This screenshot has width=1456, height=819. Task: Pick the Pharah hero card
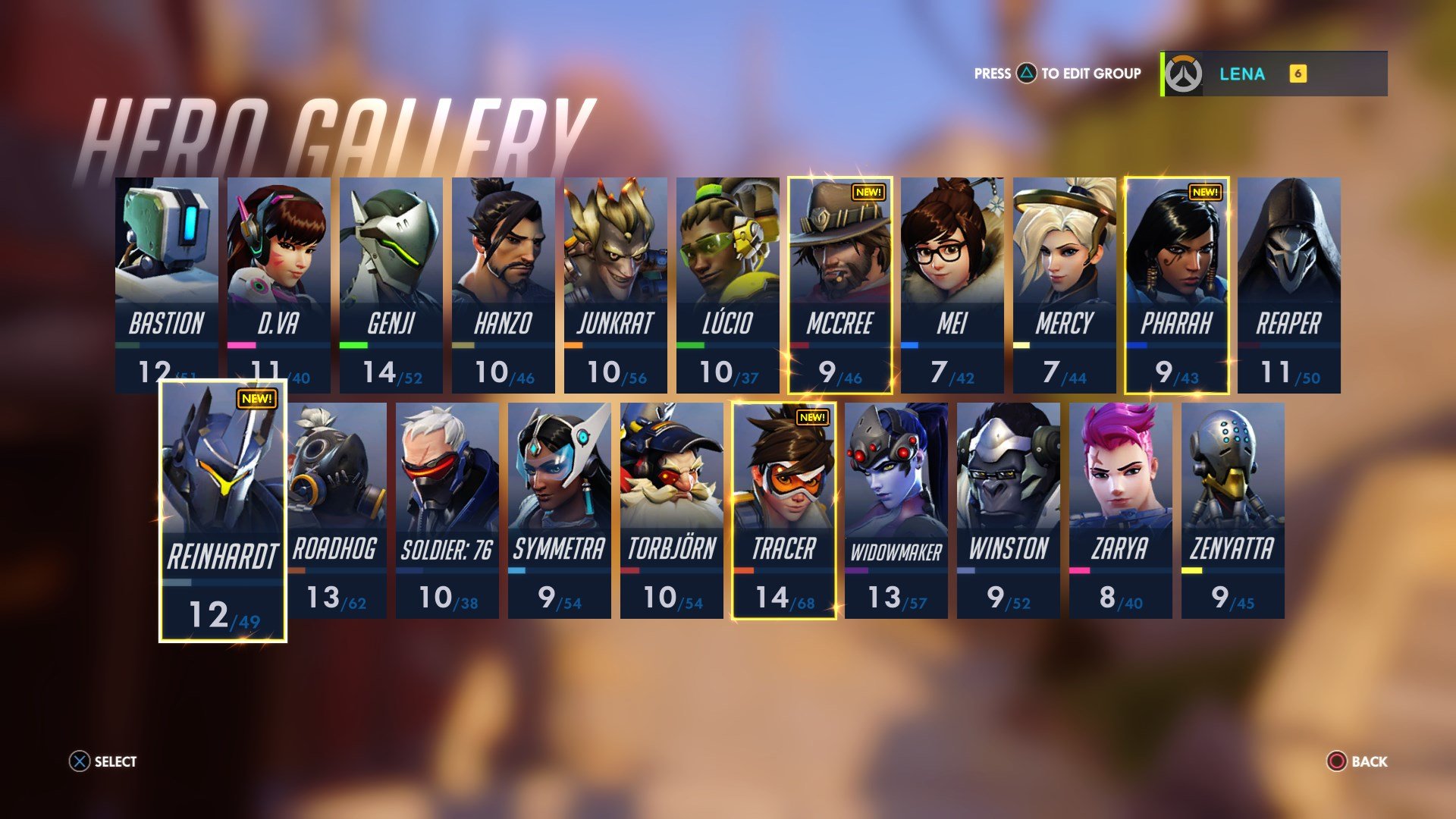coord(1176,284)
